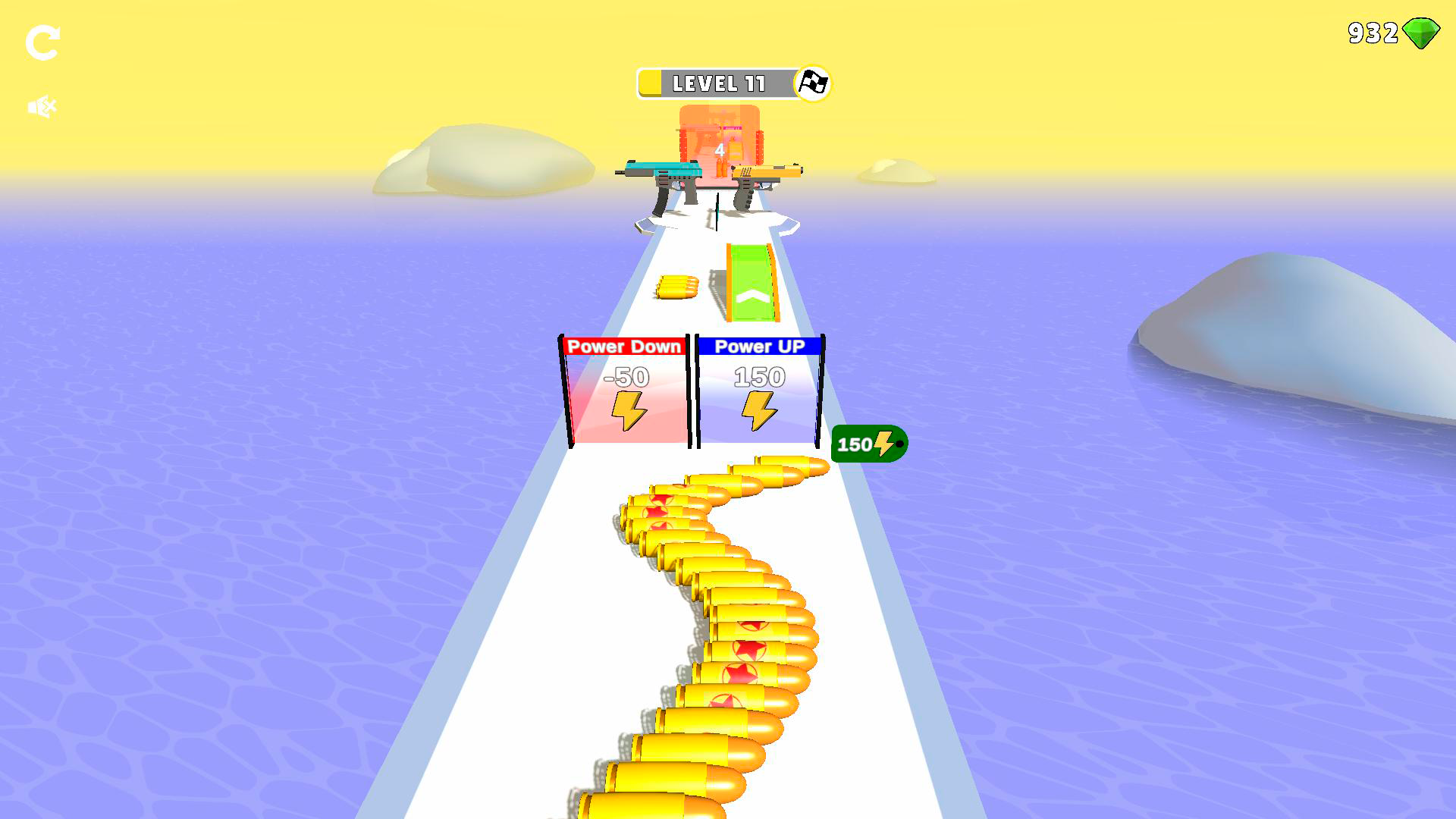
Task: Click the yellow level progress bar
Action: point(651,83)
